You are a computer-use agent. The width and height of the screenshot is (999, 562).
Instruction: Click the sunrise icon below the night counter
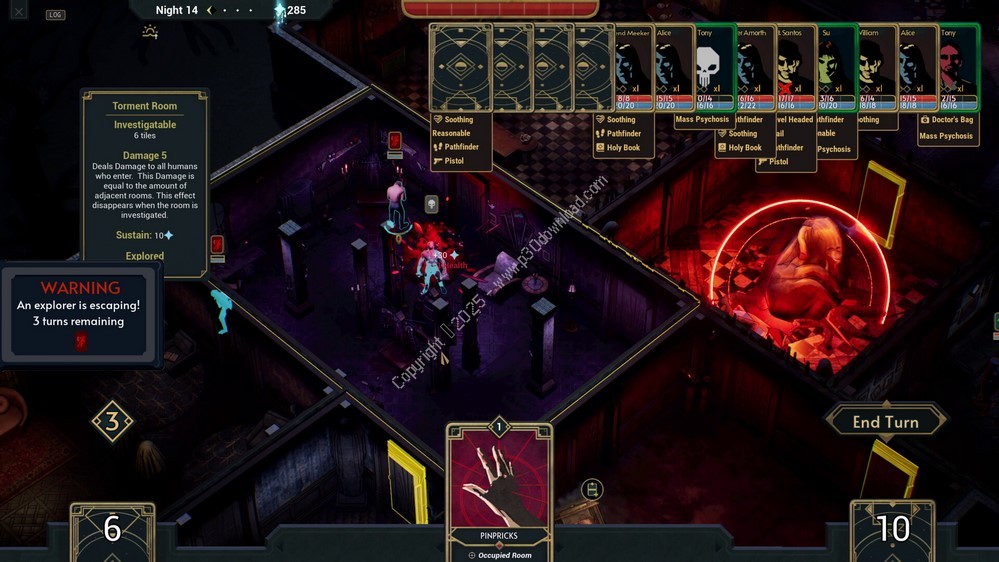coord(150,32)
